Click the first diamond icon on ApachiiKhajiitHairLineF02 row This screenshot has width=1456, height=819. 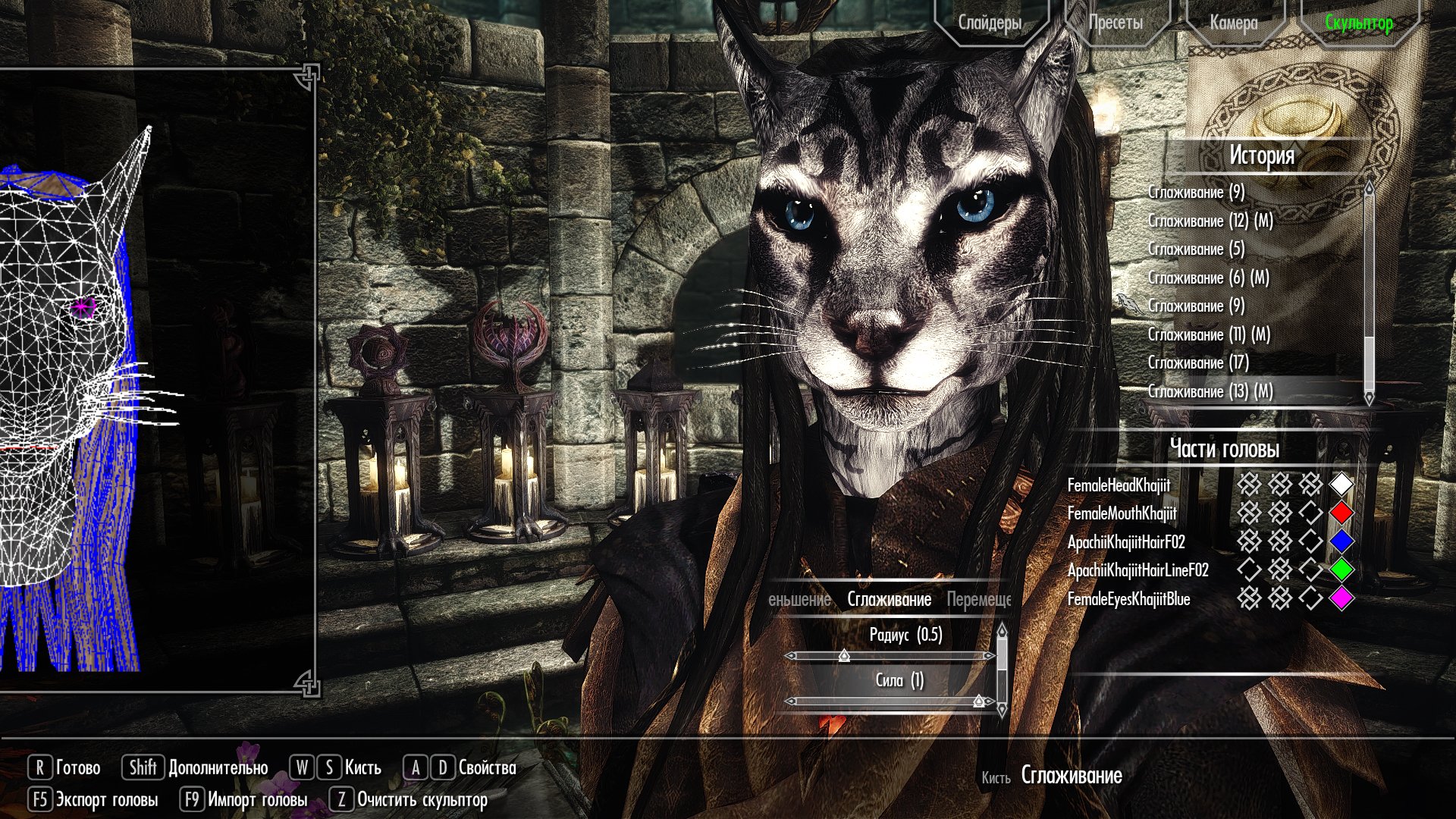click(1250, 568)
